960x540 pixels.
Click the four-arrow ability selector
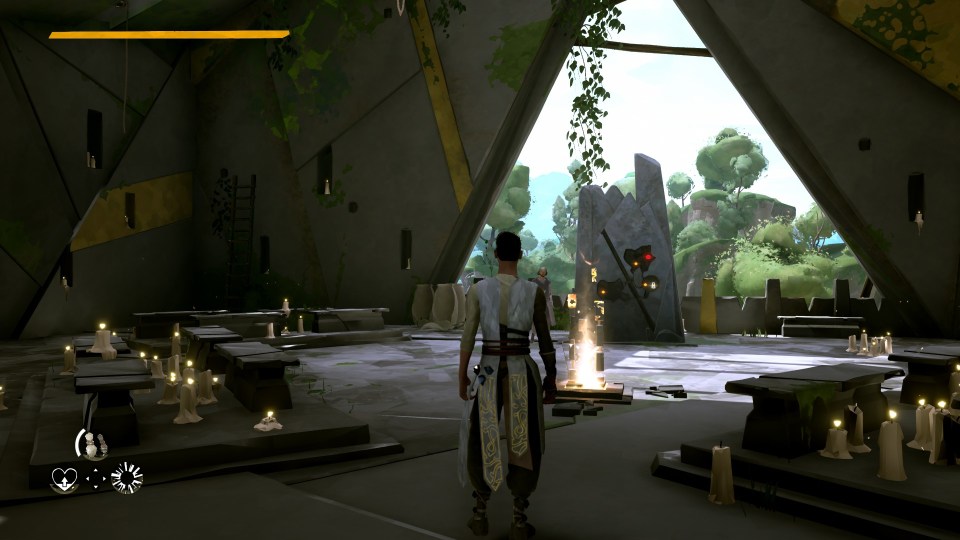tap(96, 478)
